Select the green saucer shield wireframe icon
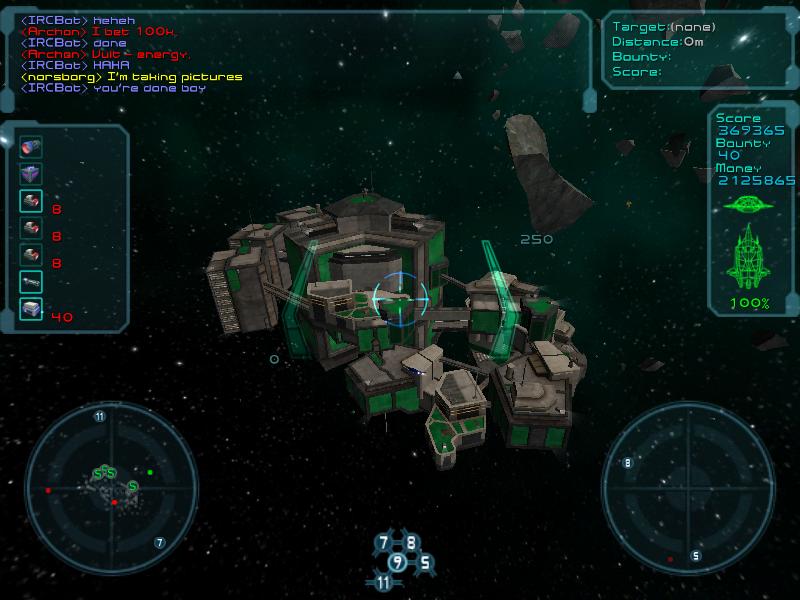This screenshot has width=800, height=600. tap(748, 205)
